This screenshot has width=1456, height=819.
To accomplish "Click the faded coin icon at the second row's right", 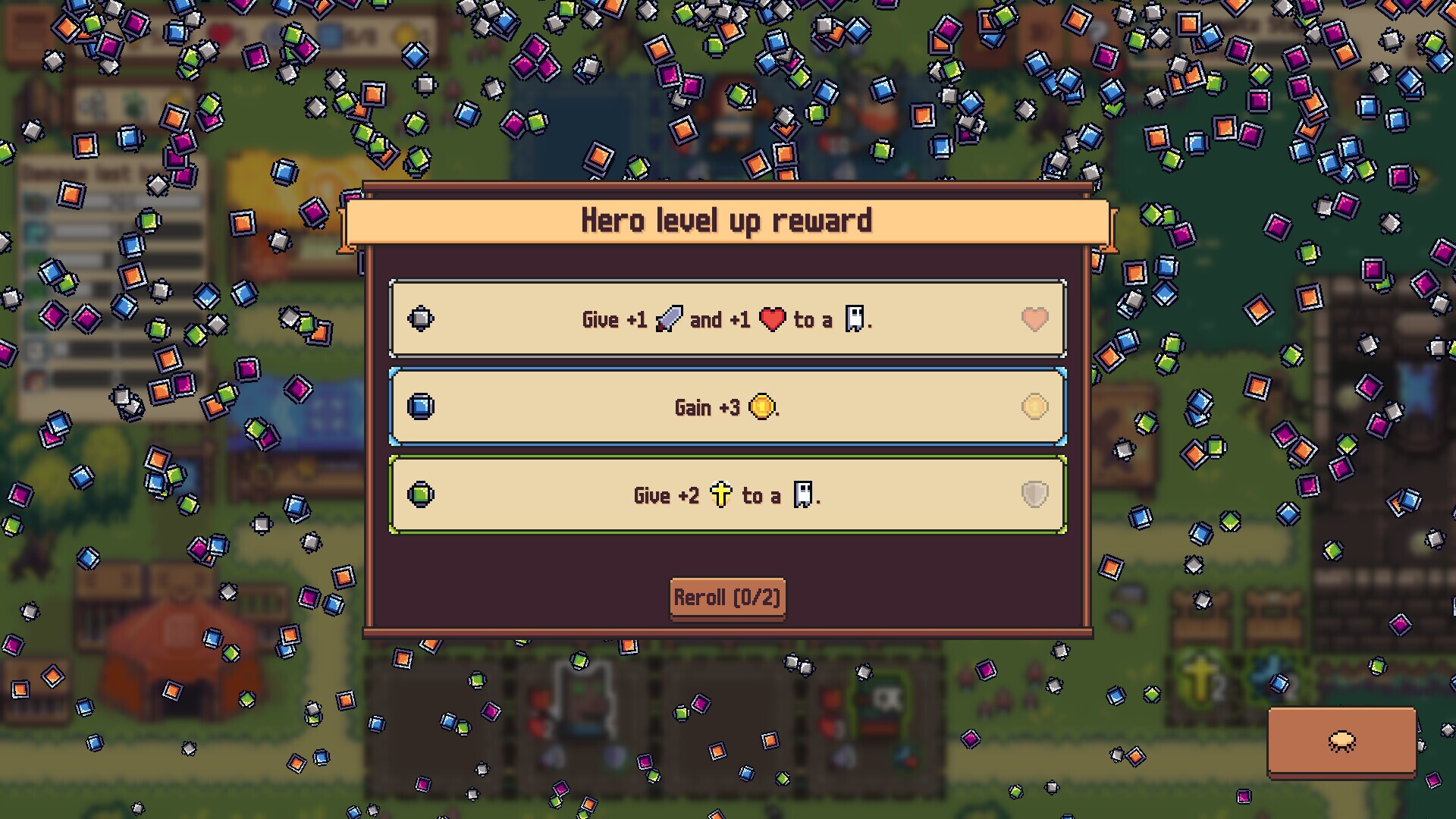I will pos(1034,407).
